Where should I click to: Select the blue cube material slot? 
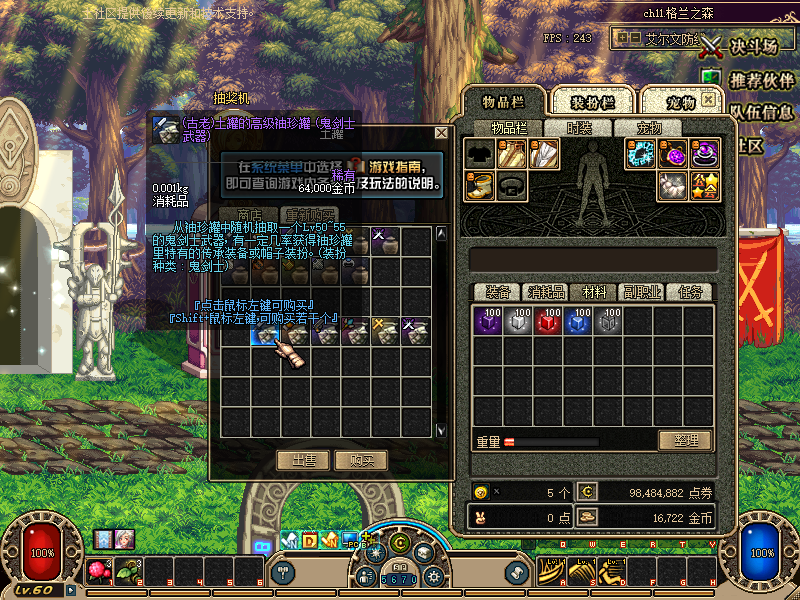(579, 321)
